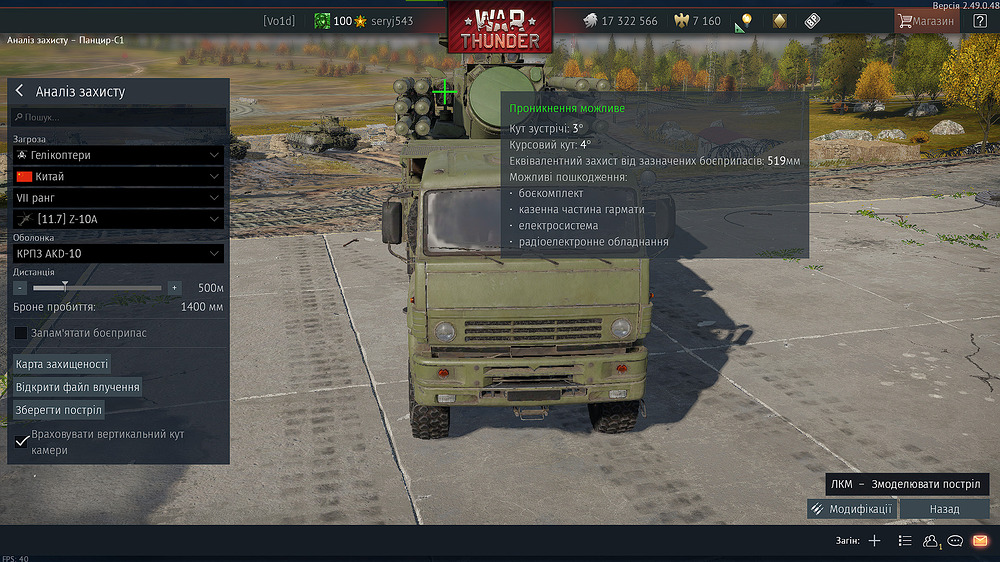
Task: Open the Гелікоптери threat type dropdown
Action: 118,155
